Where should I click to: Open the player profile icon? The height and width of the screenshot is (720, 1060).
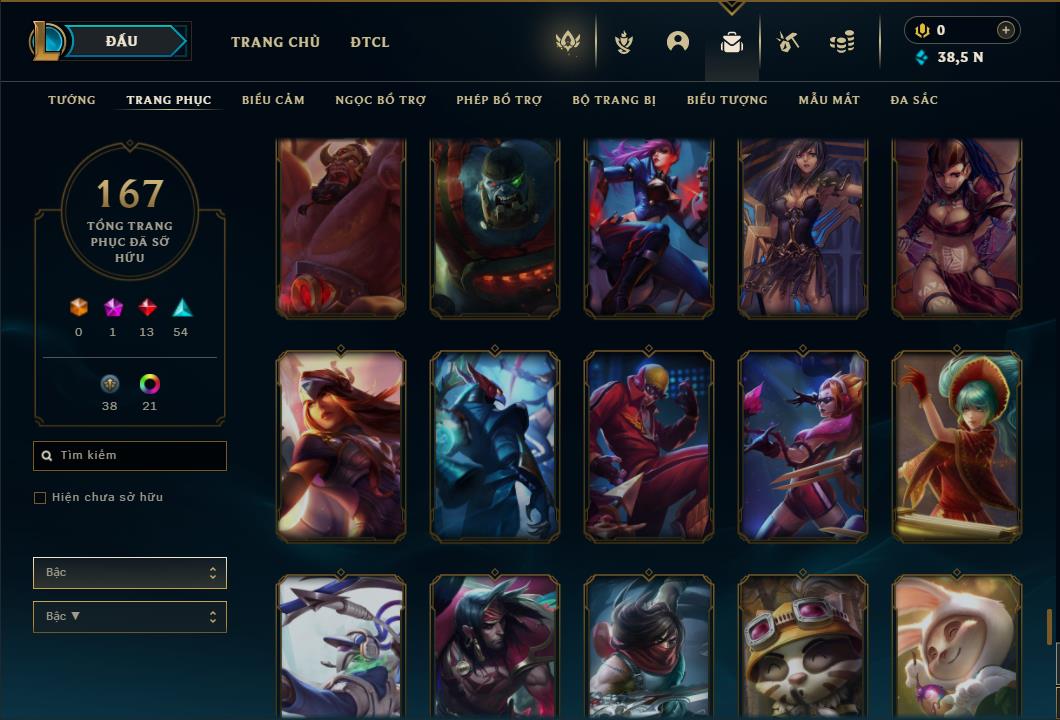(678, 42)
